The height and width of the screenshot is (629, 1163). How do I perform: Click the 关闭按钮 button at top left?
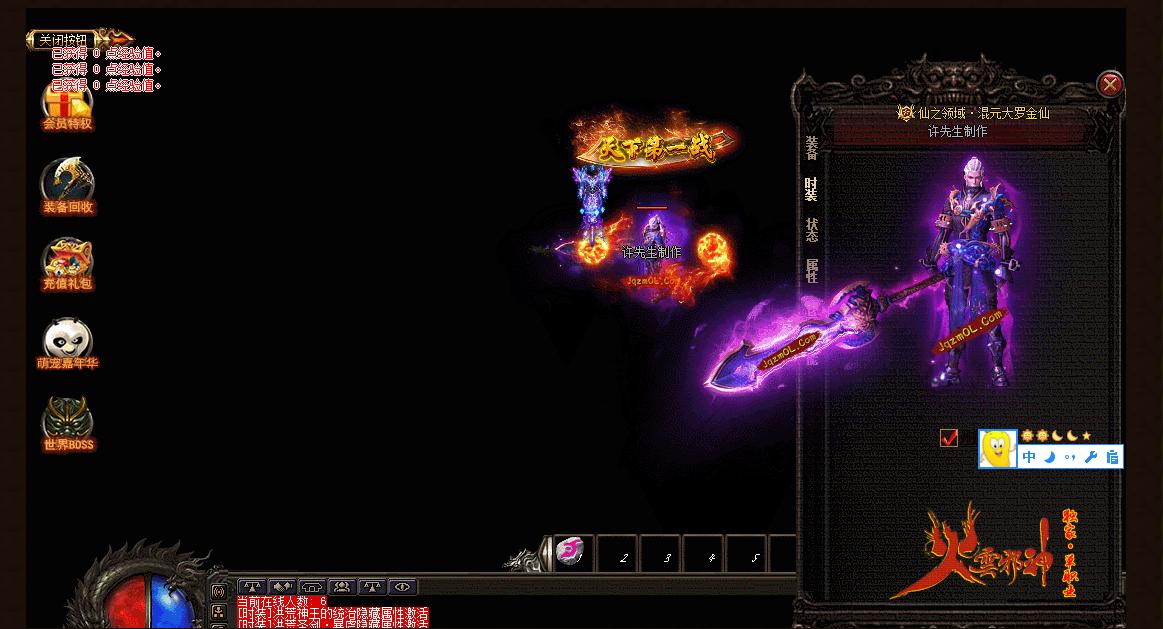coord(62,40)
